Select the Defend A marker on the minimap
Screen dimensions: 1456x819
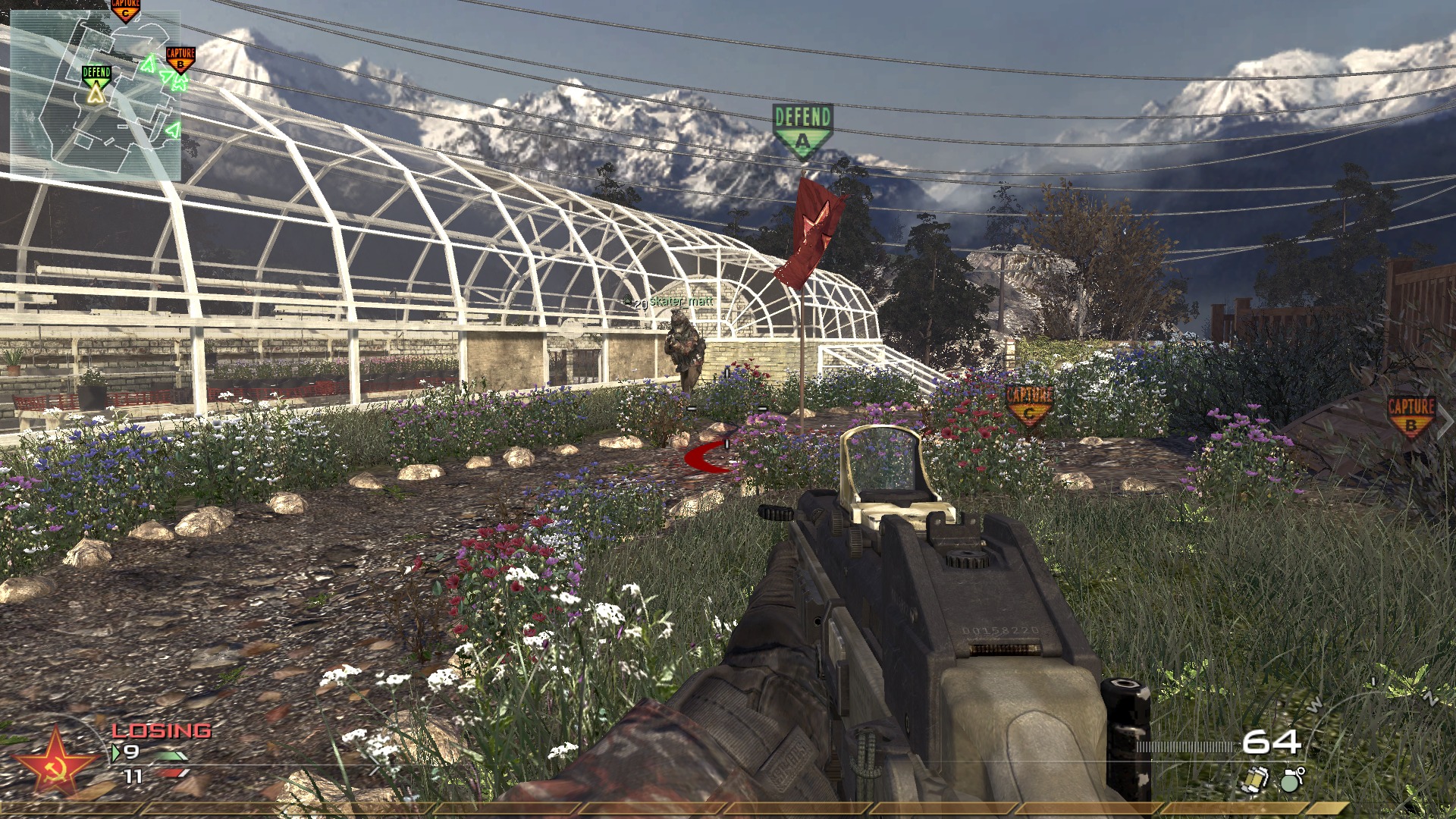point(96,74)
